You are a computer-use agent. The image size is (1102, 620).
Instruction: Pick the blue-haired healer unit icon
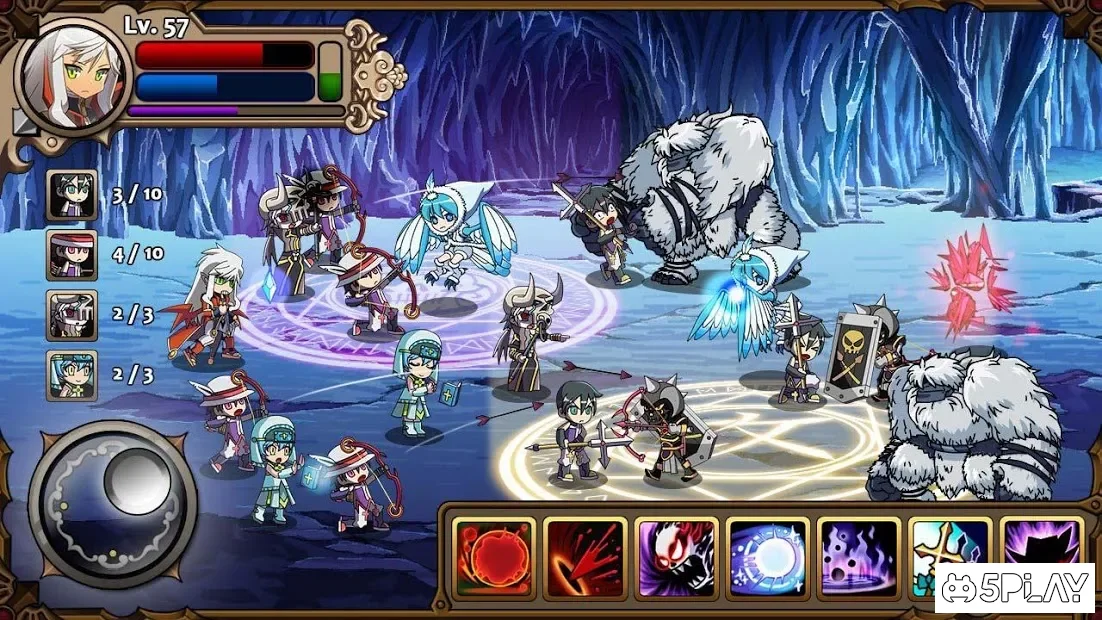(x=72, y=375)
